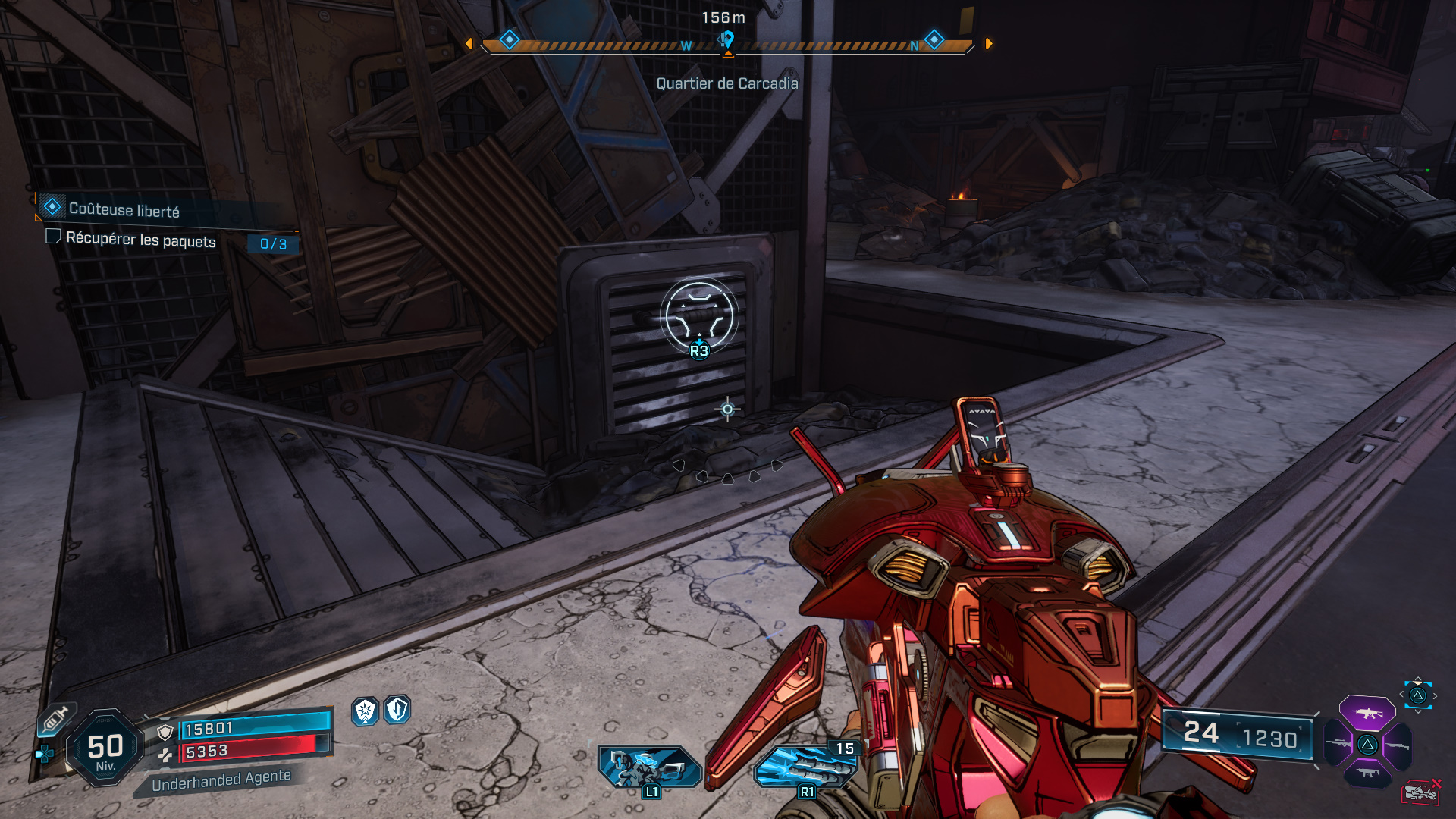Open the down chevron under swap icon

[x=1418, y=711]
